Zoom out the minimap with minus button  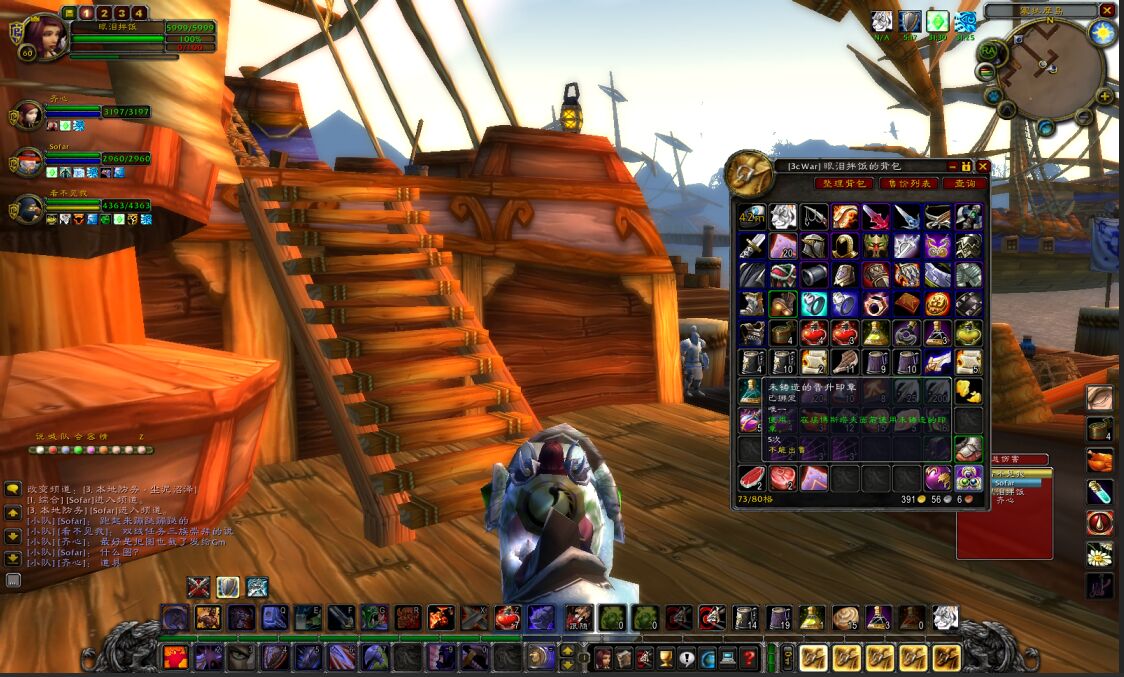[1084, 117]
